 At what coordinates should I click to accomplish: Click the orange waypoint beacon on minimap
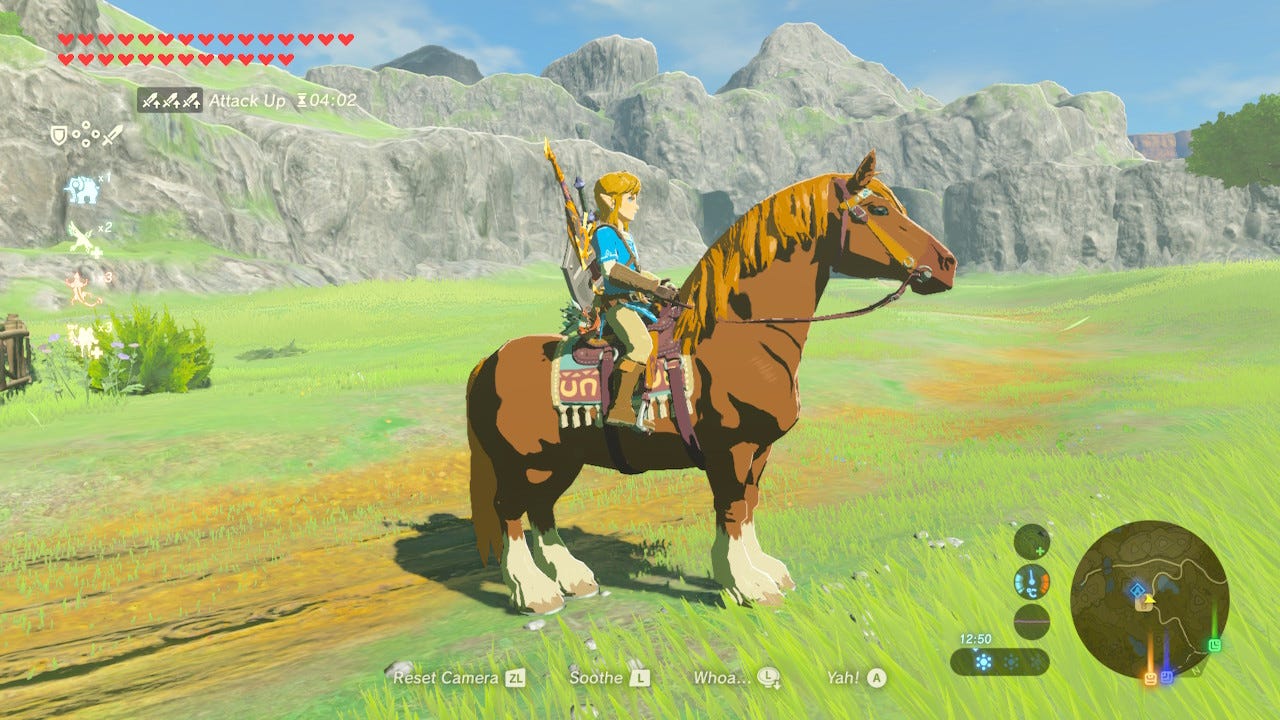(1150, 677)
